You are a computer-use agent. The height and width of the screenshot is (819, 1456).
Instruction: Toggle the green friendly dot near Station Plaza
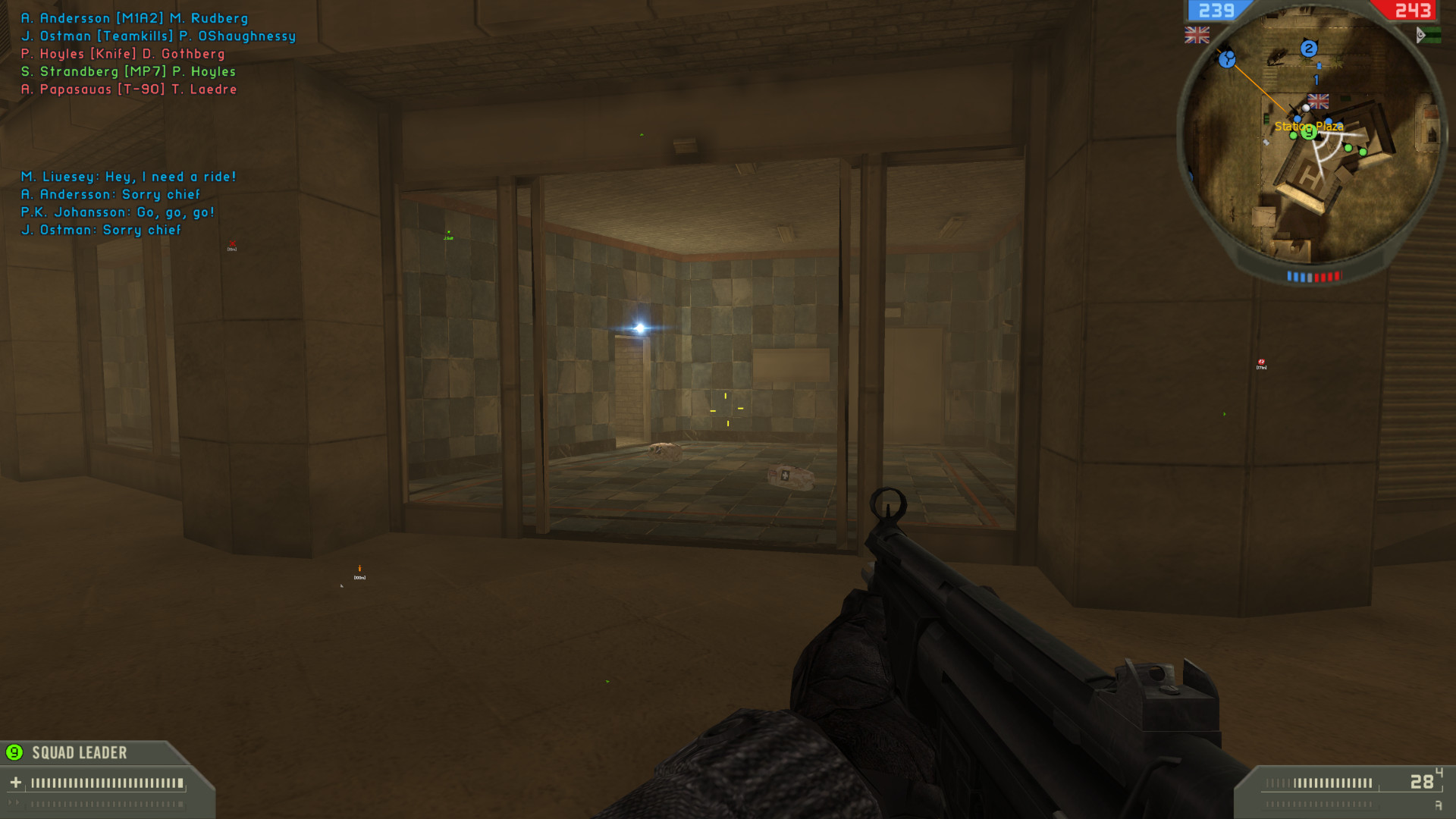point(1293,136)
